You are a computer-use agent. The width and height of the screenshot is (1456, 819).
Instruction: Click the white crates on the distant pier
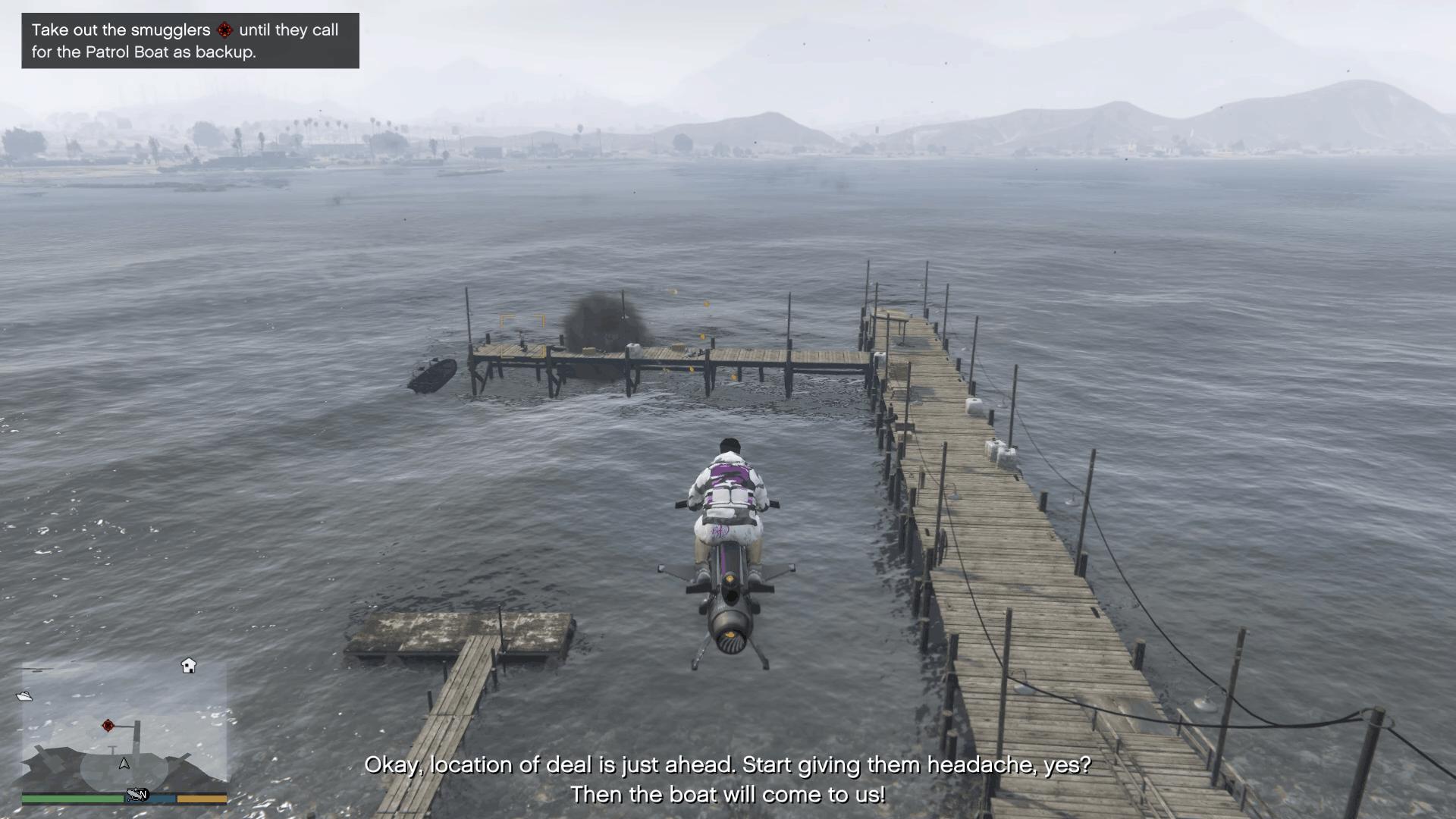click(x=634, y=349)
